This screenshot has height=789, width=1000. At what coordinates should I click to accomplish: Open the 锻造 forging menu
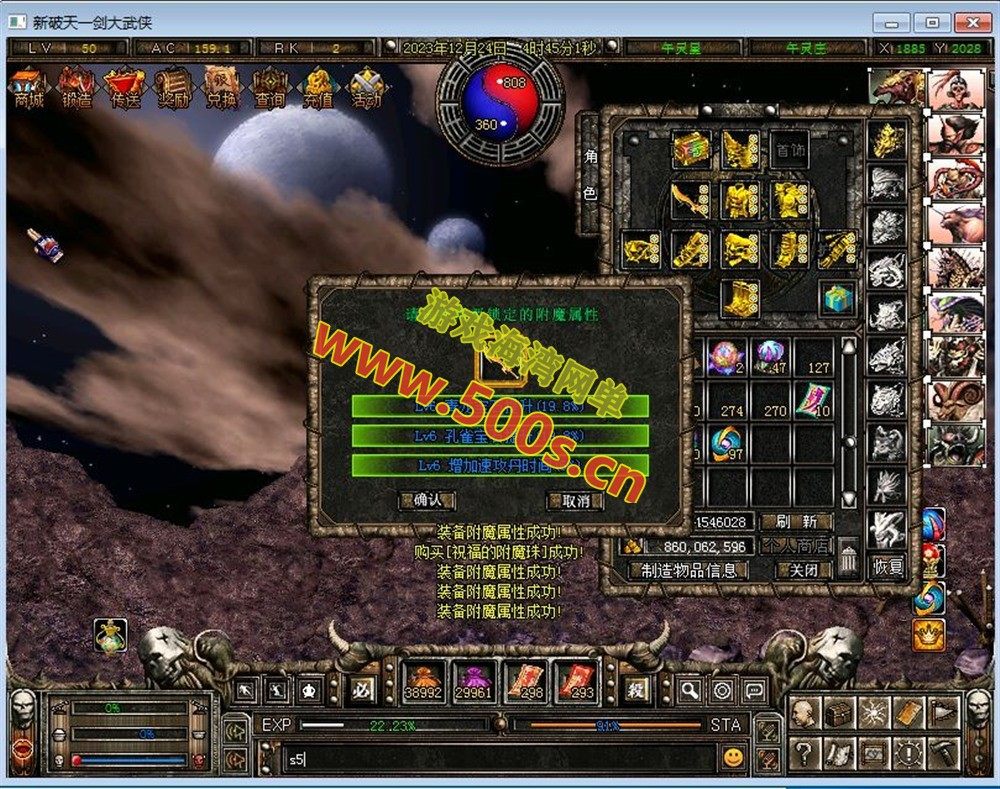(77, 86)
